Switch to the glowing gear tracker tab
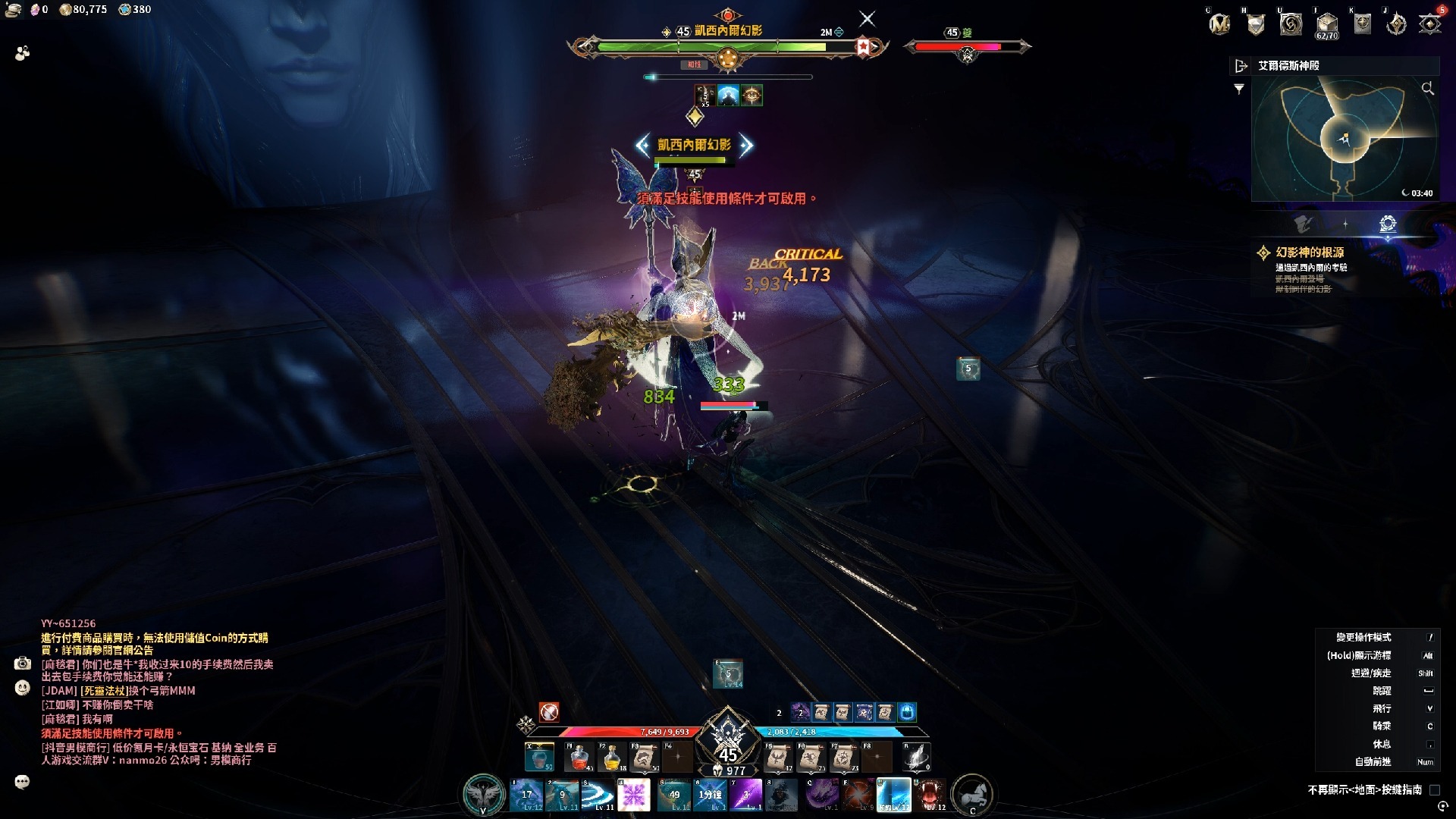Viewport: 1456px width, 819px height. pyautogui.click(x=1388, y=224)
